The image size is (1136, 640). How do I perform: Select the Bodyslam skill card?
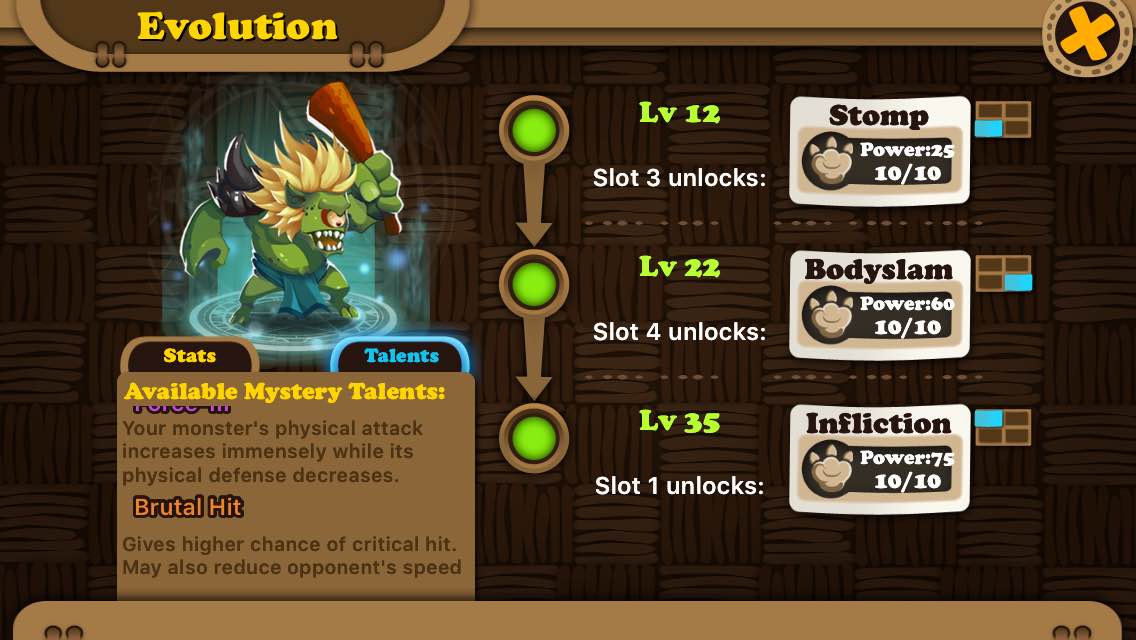point(879,305)
